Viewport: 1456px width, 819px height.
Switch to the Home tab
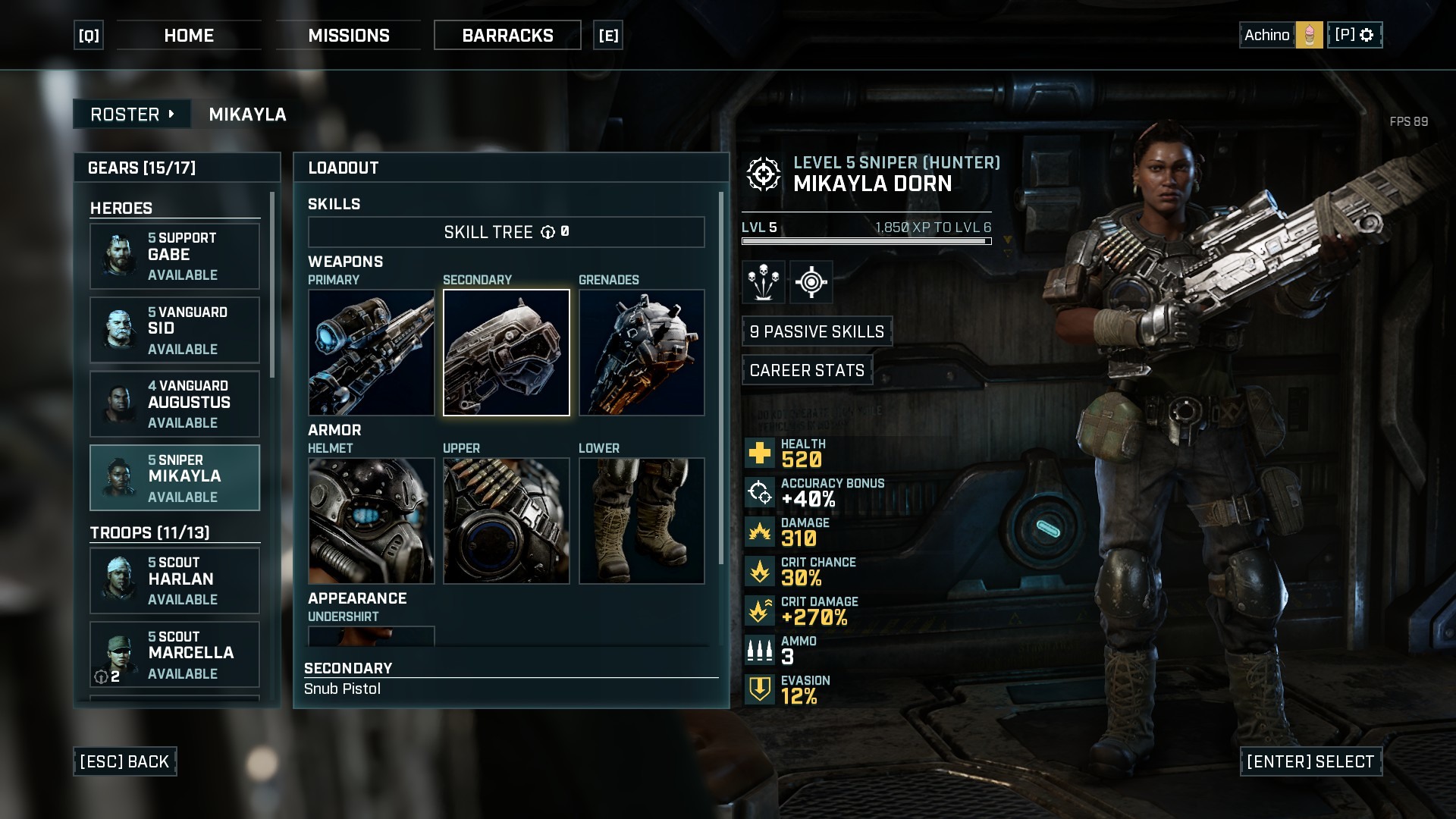point(189,36)
